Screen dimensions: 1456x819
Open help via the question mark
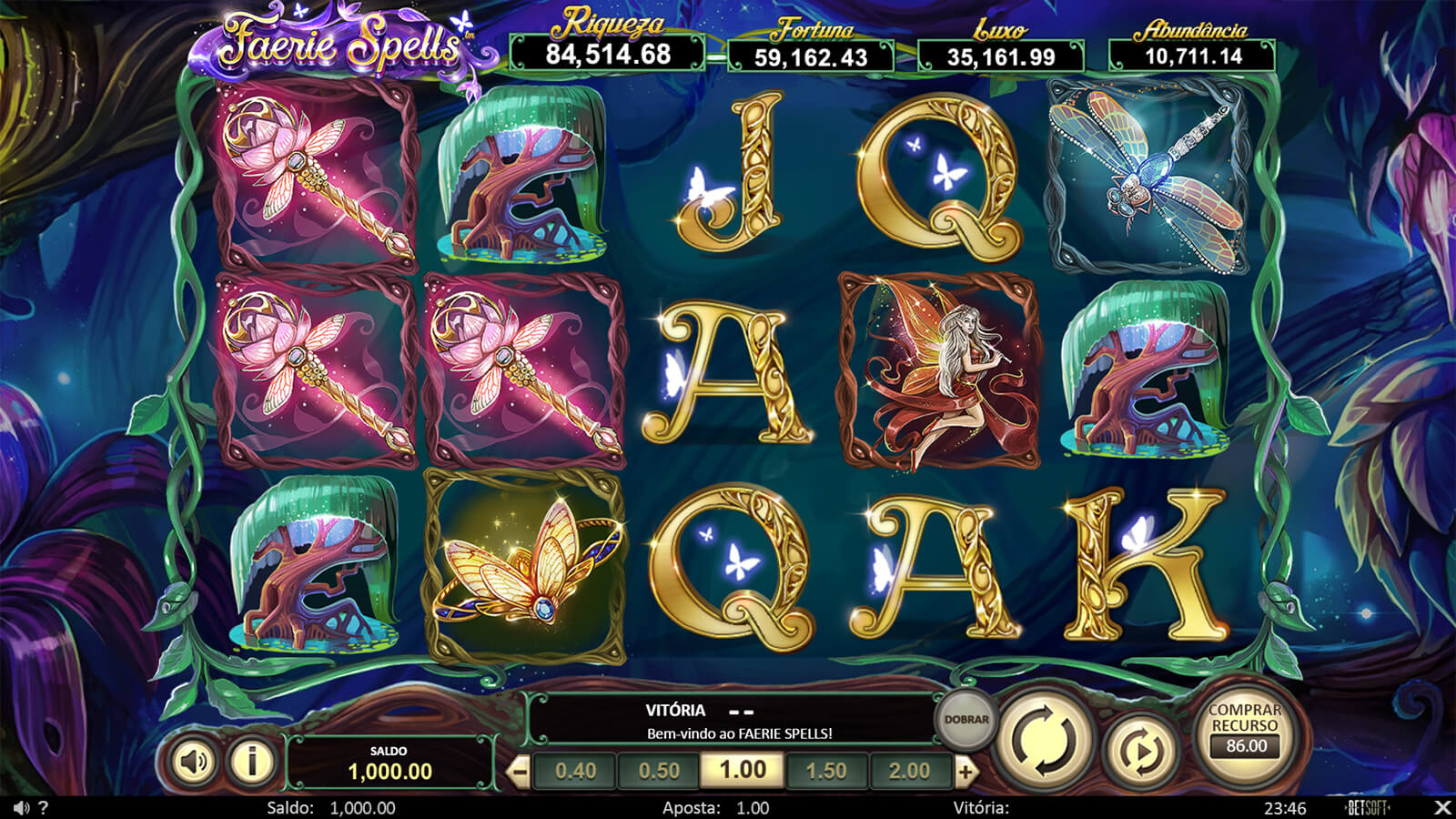point(44,808)
